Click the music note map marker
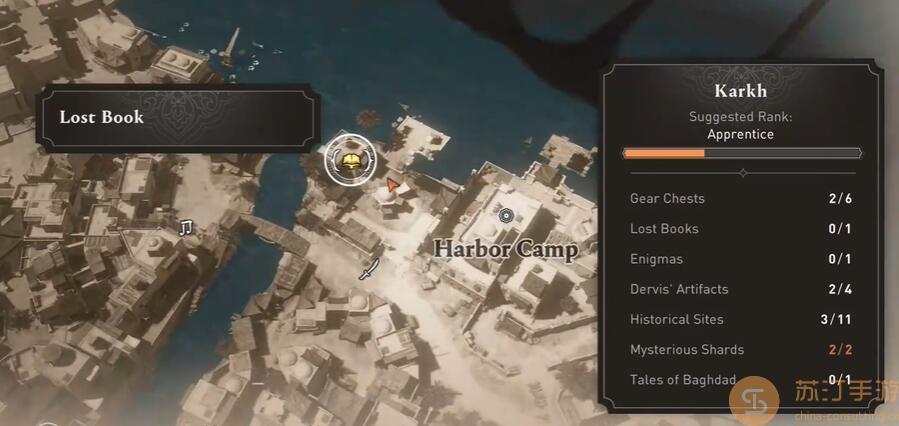The width and height of the screenshot is (899, 426). click(185, 228)
